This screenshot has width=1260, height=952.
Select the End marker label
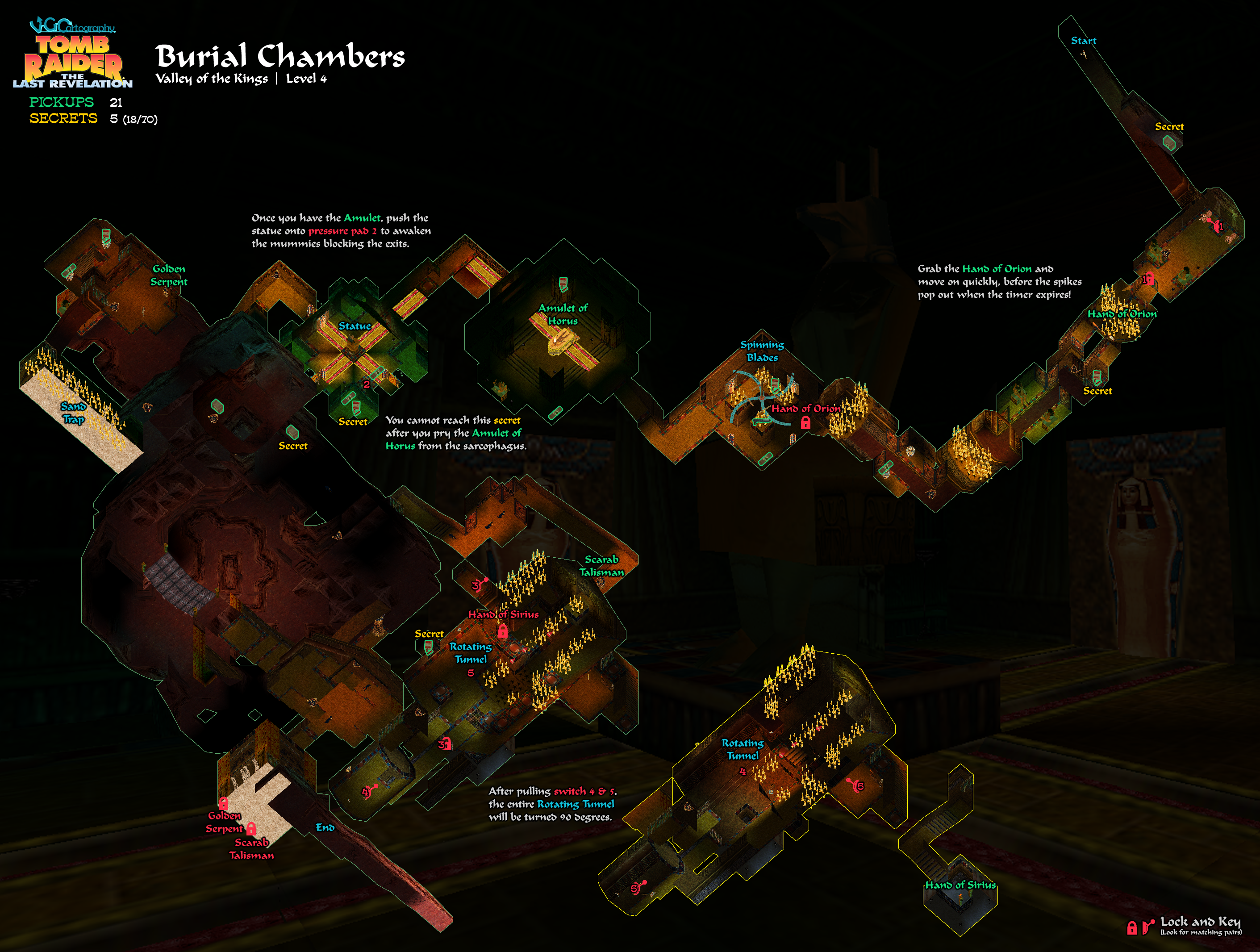point(325,827)
